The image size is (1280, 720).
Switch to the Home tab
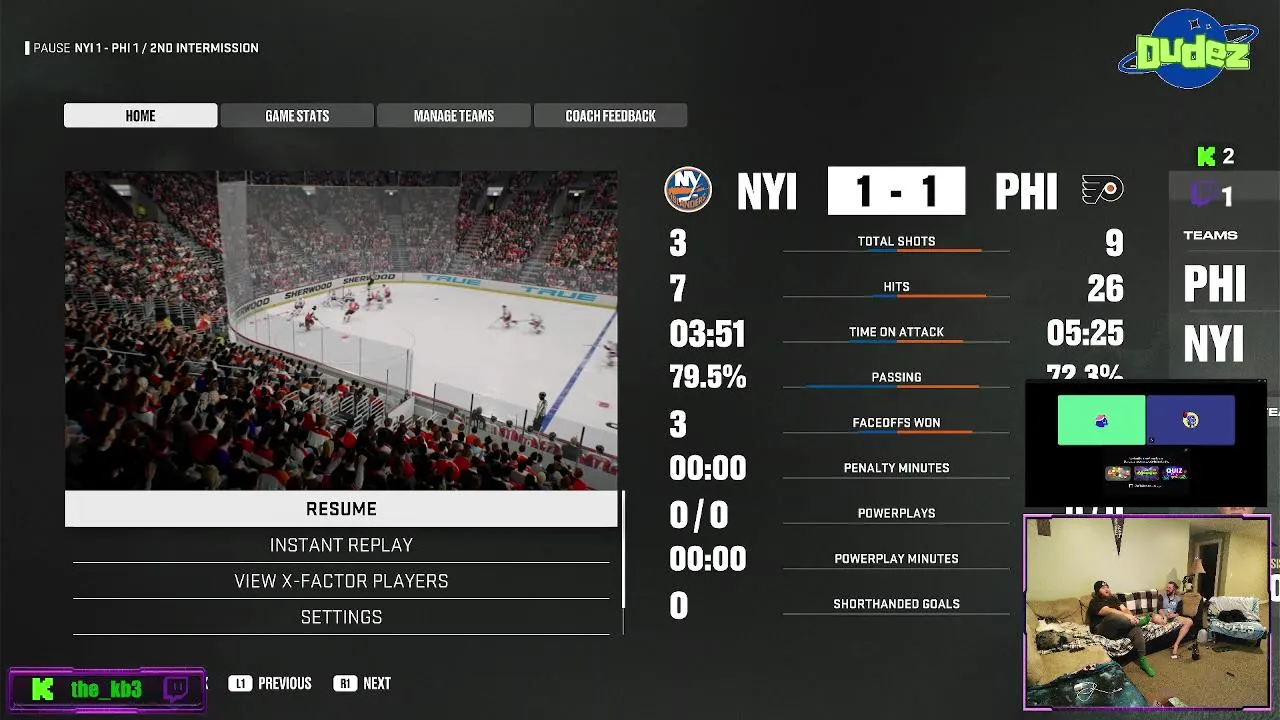point(140,116)
